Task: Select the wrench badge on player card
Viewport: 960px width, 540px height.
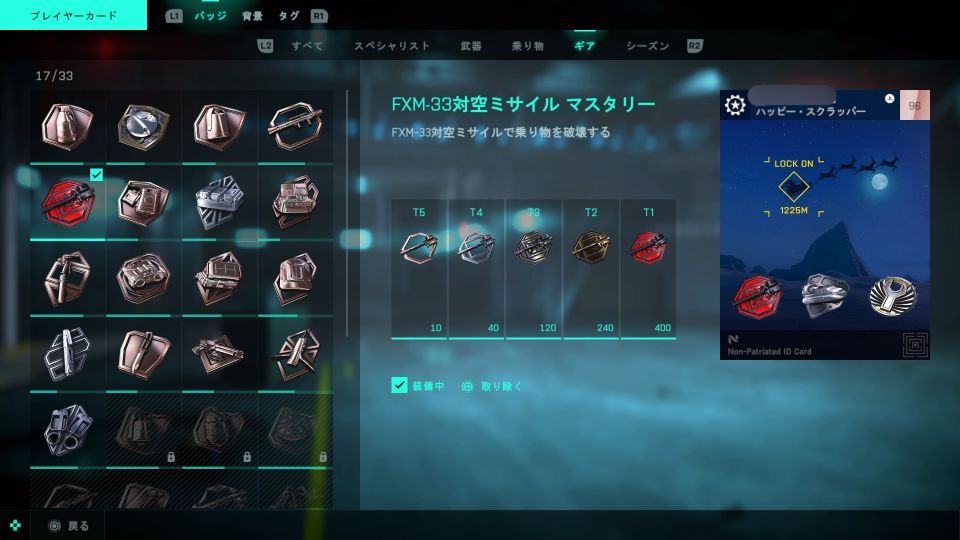Action: [890, 295]
